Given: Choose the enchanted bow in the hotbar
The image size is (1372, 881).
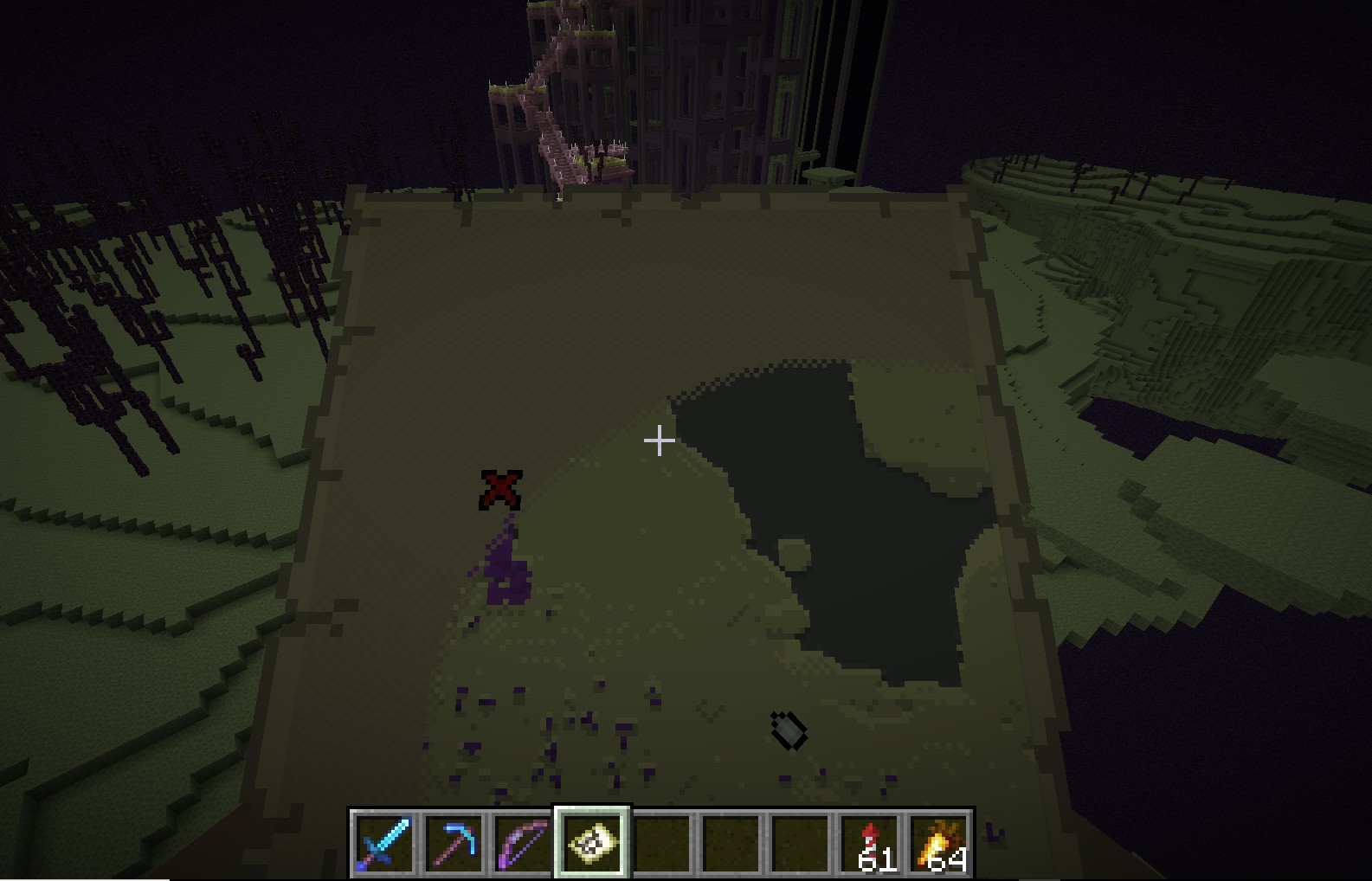Looking at the screenshot, I should click(523, 843).
